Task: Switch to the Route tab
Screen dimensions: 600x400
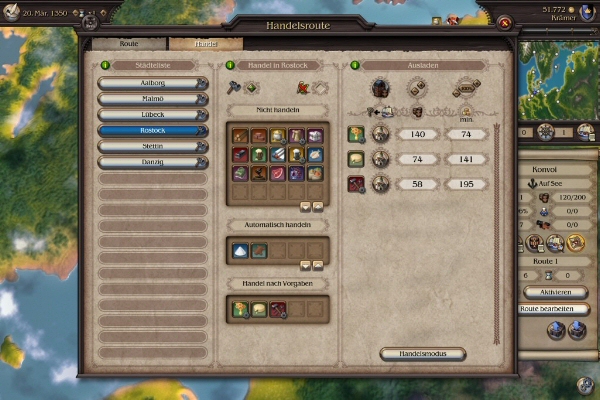Action: 129,44
